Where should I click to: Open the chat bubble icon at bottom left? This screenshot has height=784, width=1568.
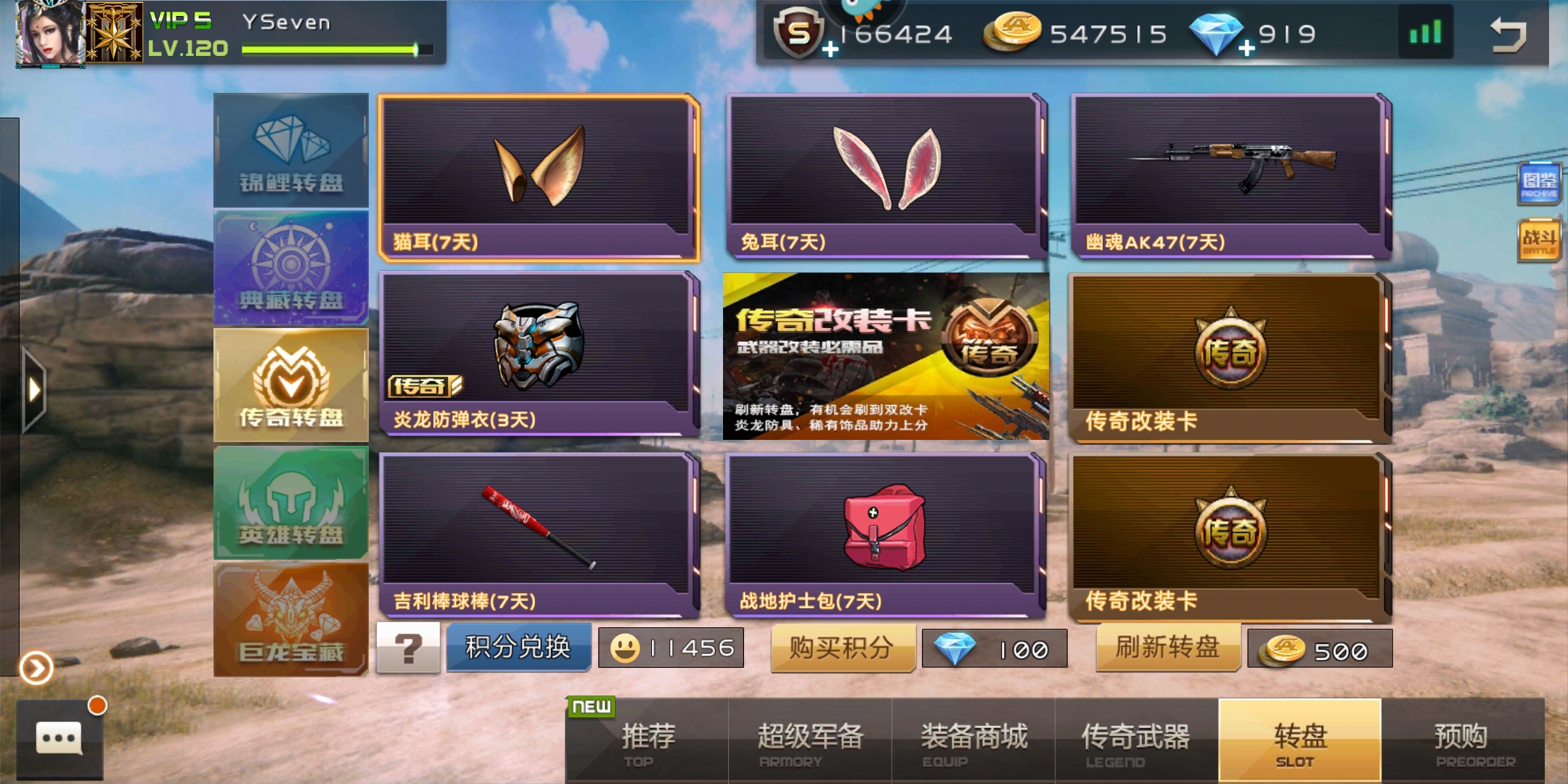[58, 738]
